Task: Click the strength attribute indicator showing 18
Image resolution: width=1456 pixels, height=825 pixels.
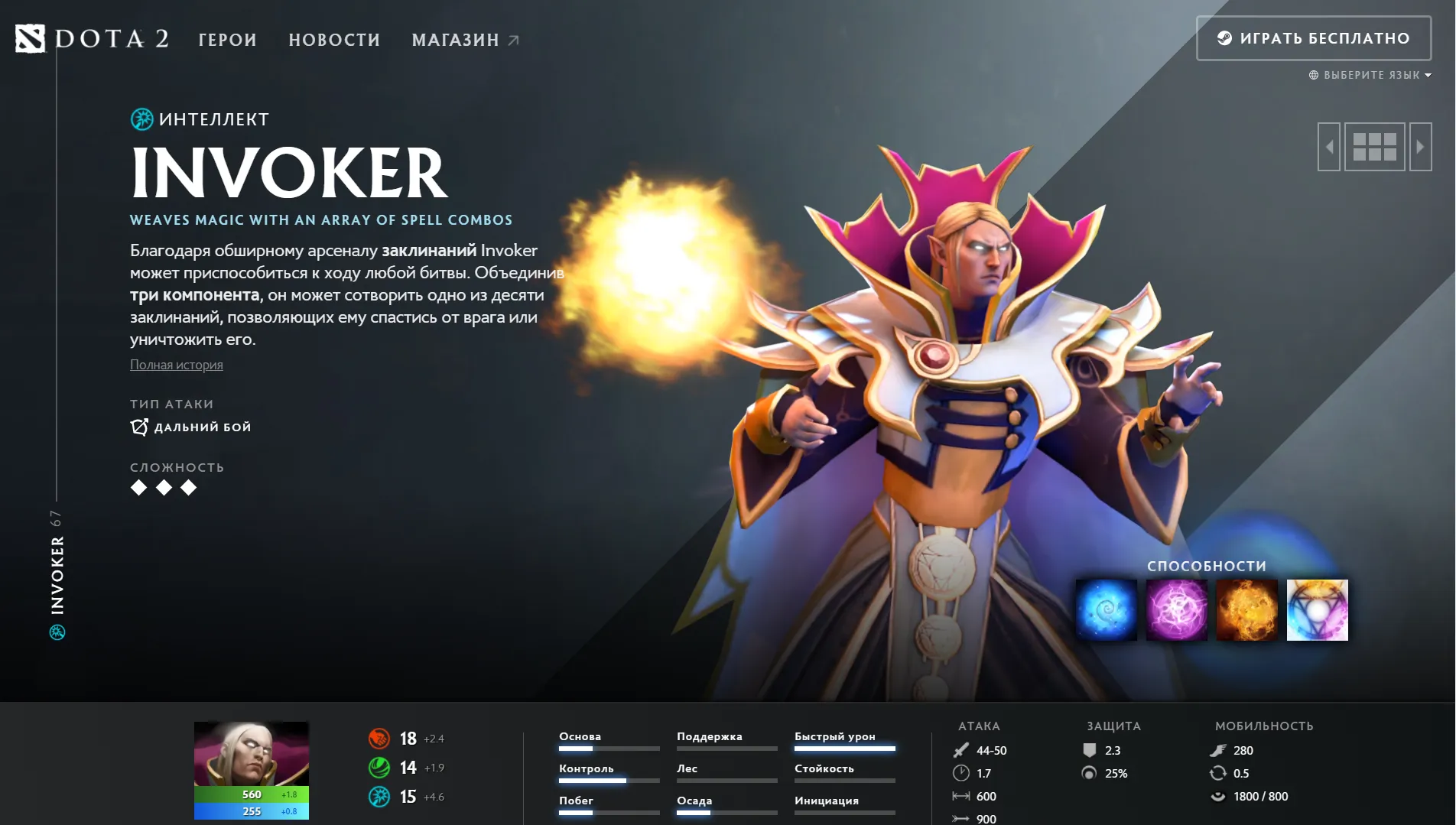Action: 379,738
